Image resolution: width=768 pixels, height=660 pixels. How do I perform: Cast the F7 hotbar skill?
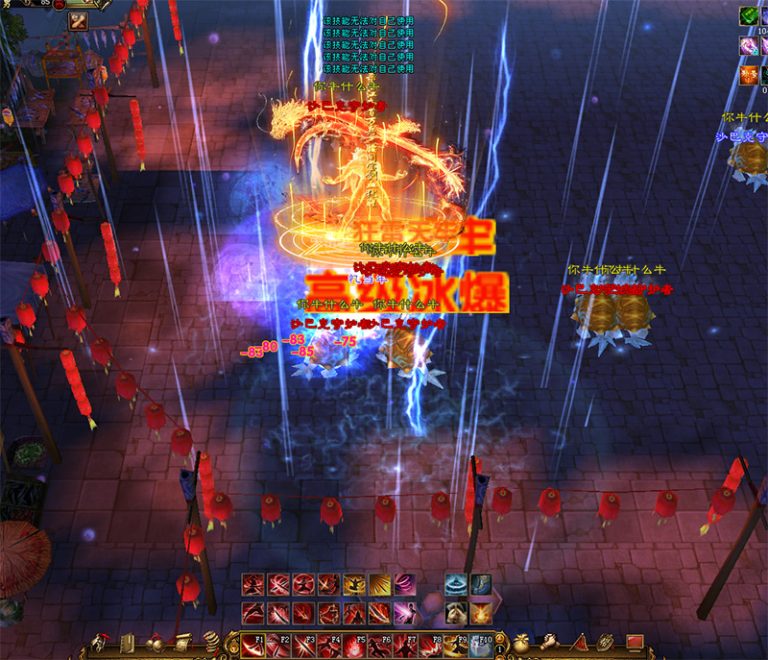point(406,646)
